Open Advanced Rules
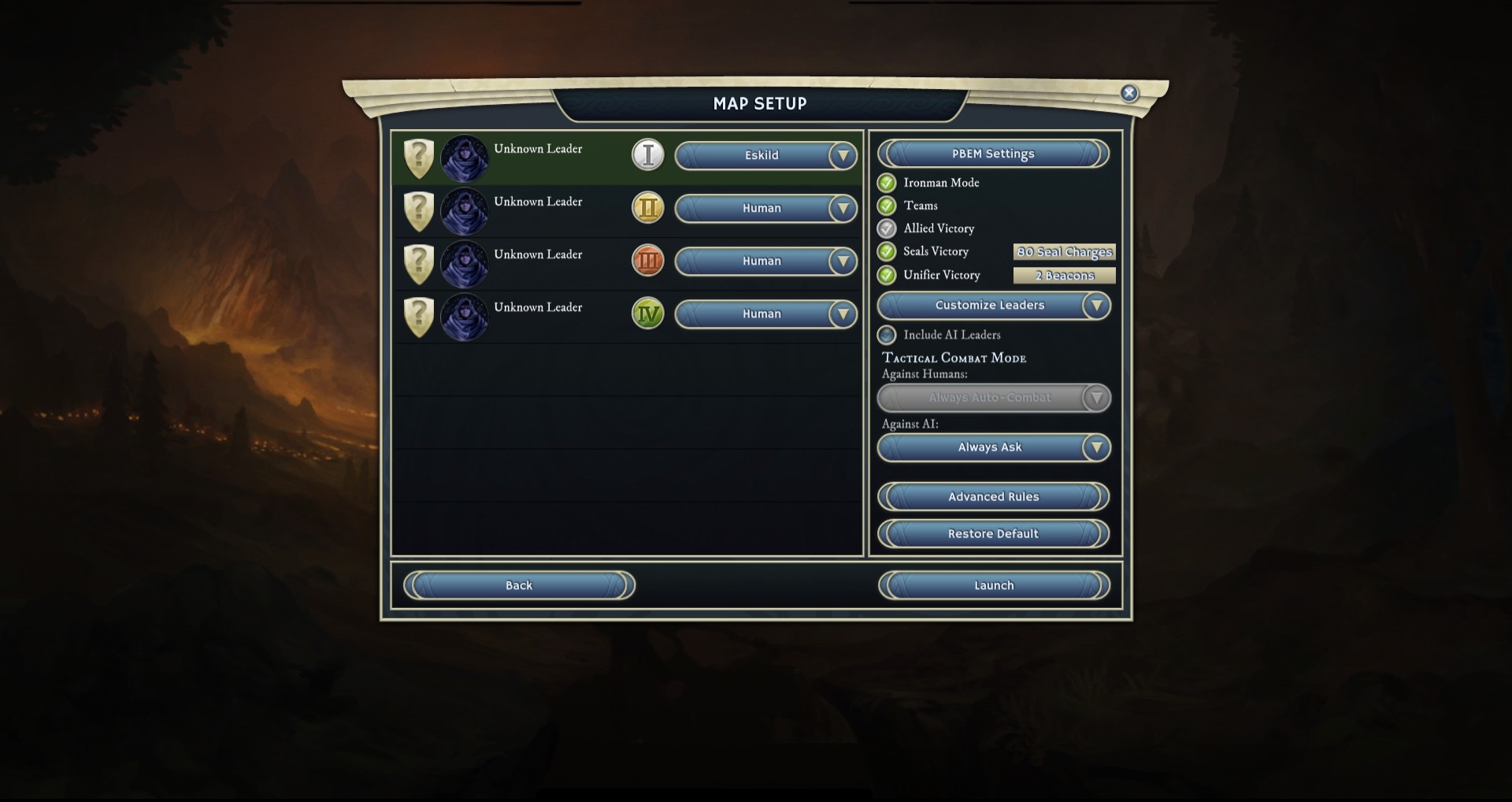Screen dimensions: 1512x802 (x=993, y=497)
